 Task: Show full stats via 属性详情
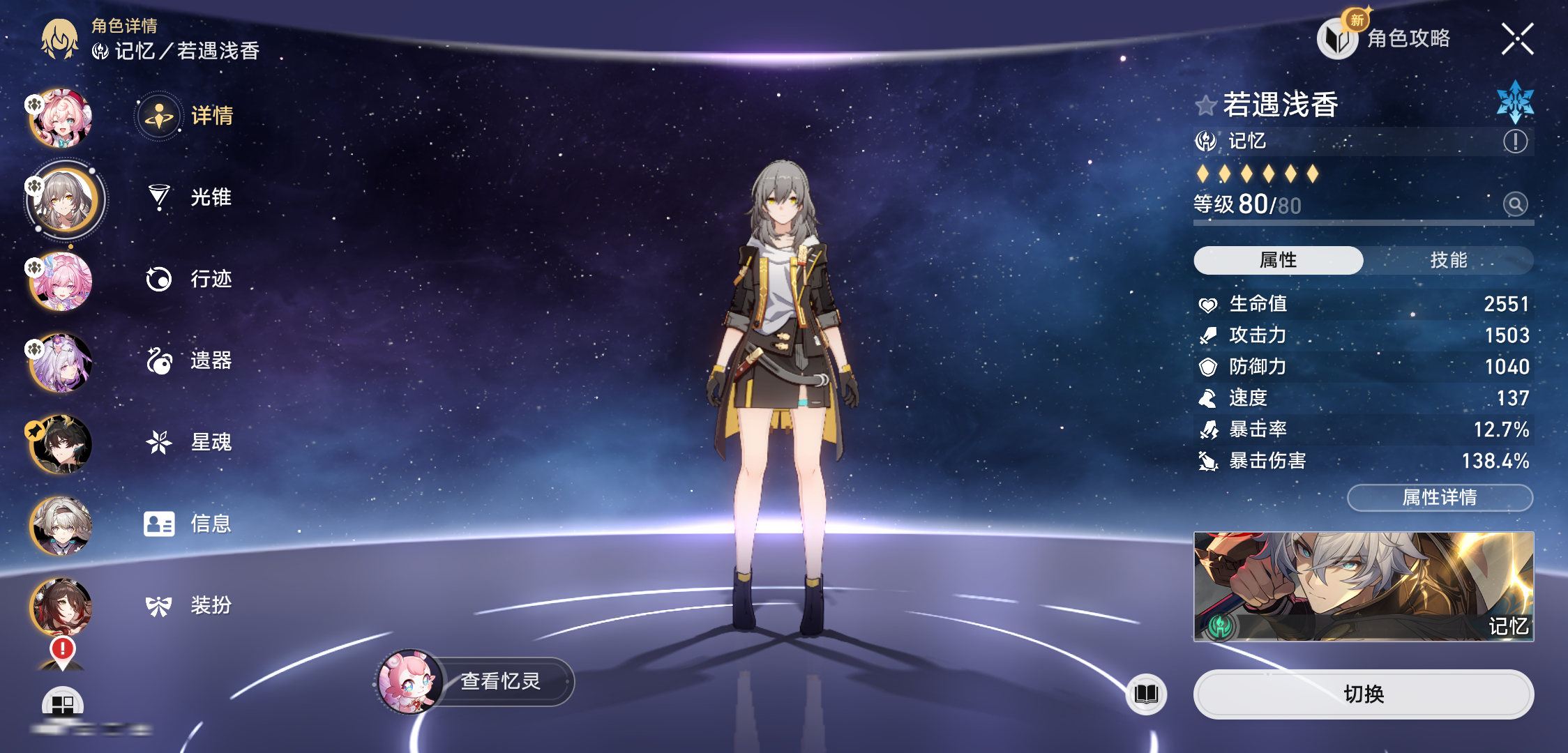coord(1440,497)
